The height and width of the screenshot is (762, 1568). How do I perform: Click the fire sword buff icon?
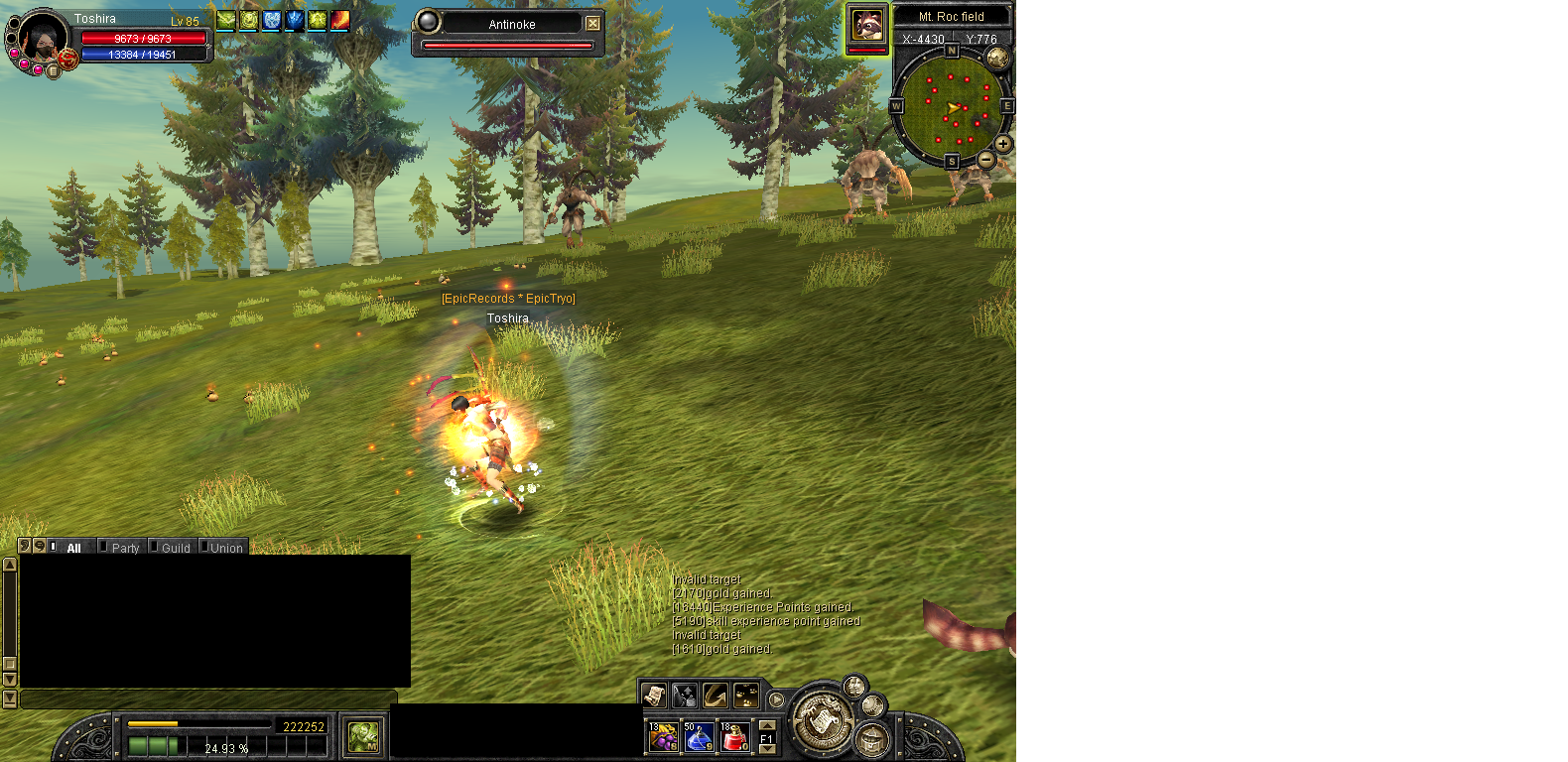point(339,20)
